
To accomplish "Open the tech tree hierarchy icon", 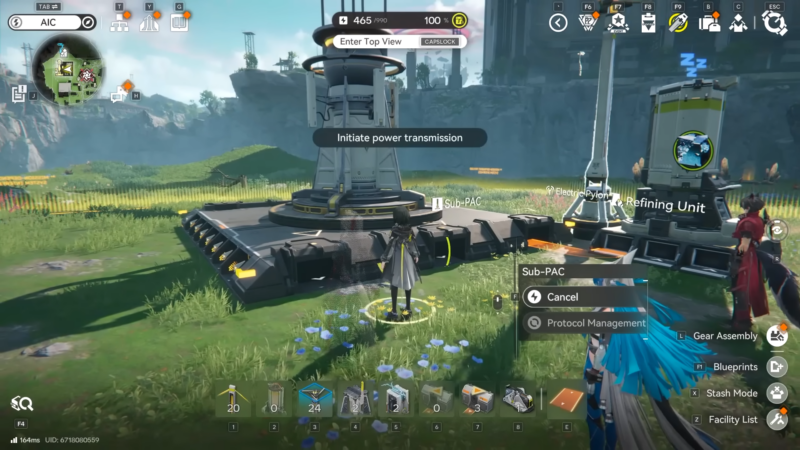I will pos(120,22).
